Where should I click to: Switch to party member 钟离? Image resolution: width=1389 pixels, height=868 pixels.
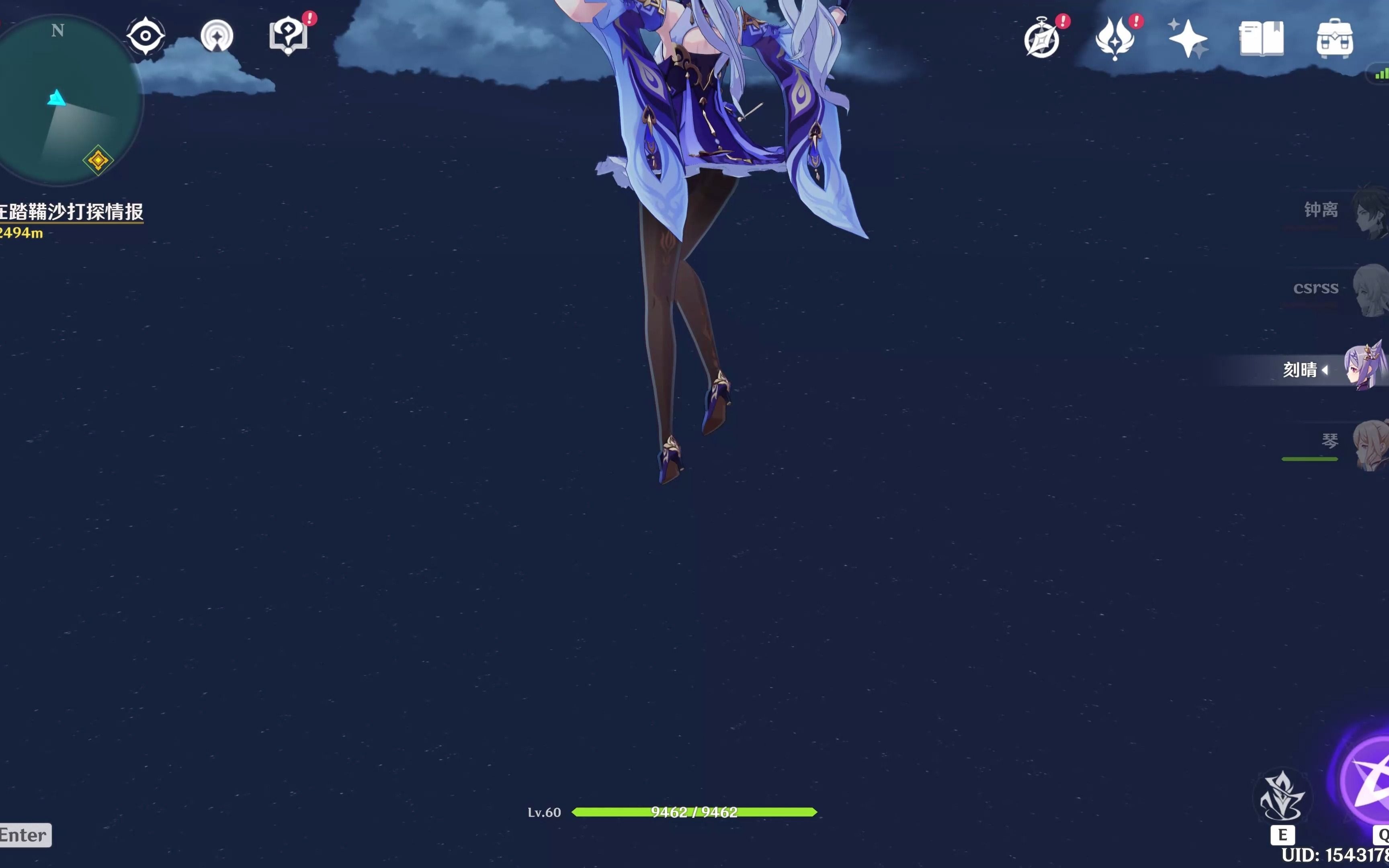click(1338, 211)
